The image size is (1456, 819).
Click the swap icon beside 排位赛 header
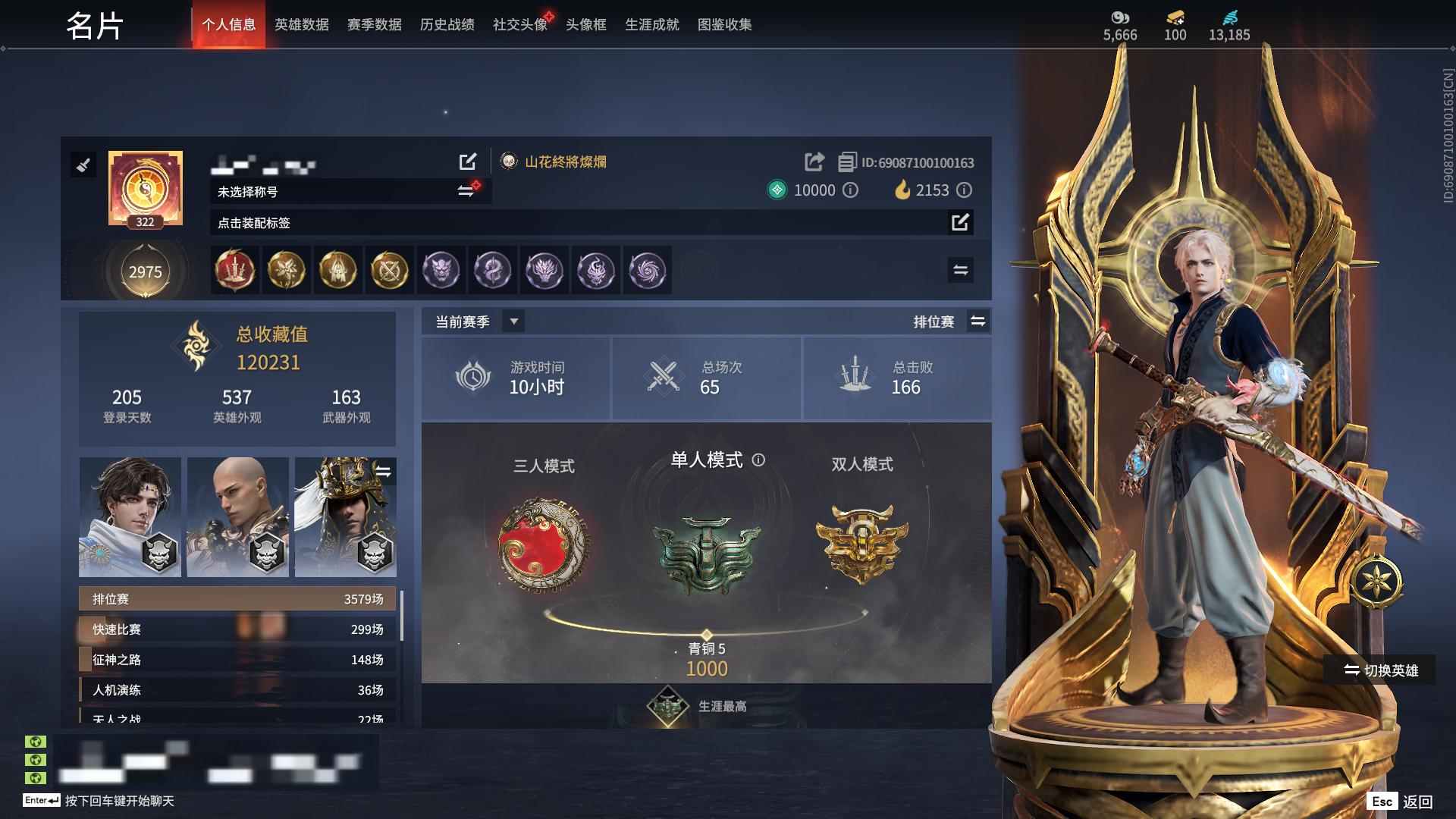tap(978, 321)
